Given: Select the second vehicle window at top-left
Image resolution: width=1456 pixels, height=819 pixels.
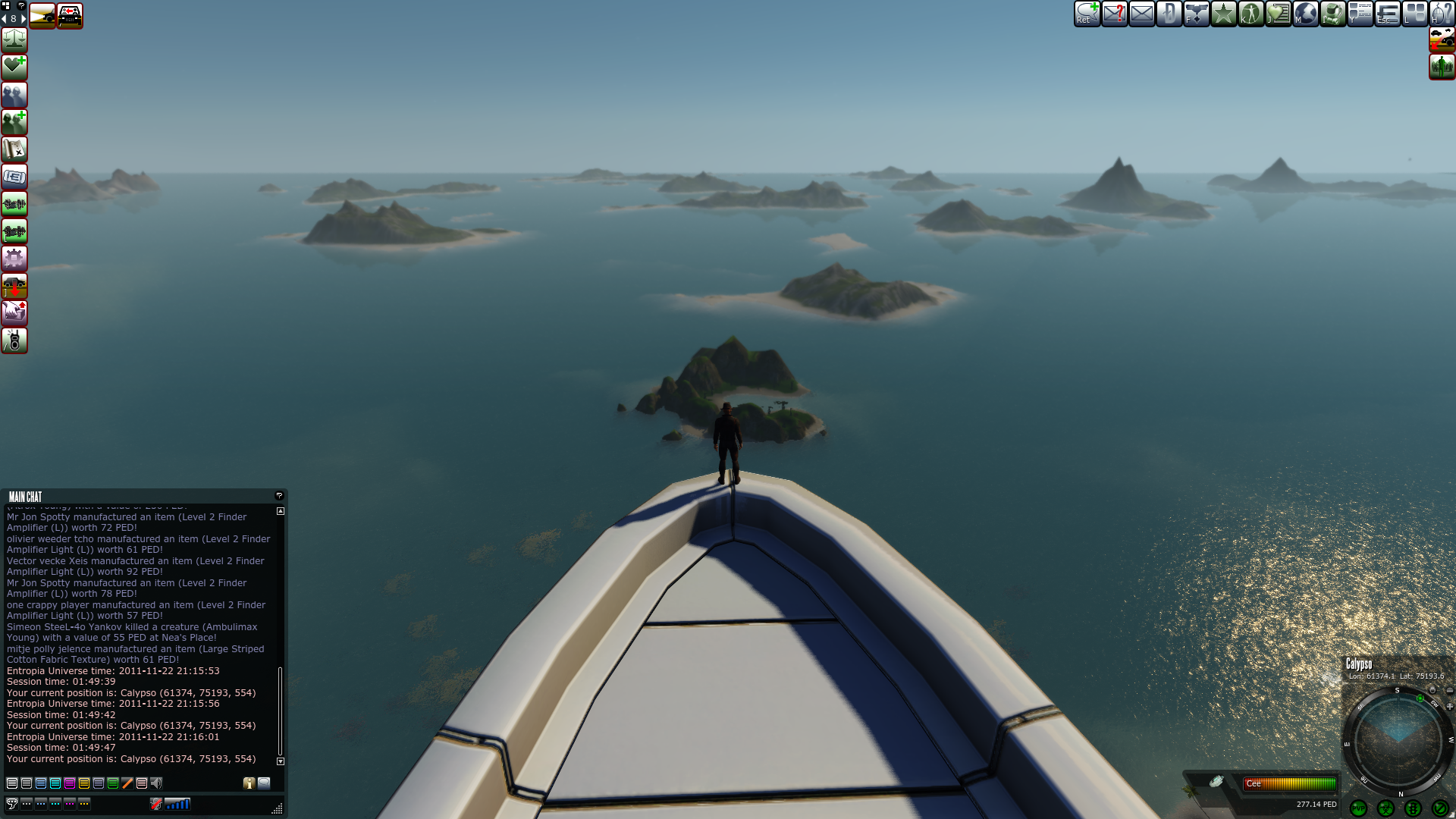Looking at the screenshot, I should click(x=69, y=15).
